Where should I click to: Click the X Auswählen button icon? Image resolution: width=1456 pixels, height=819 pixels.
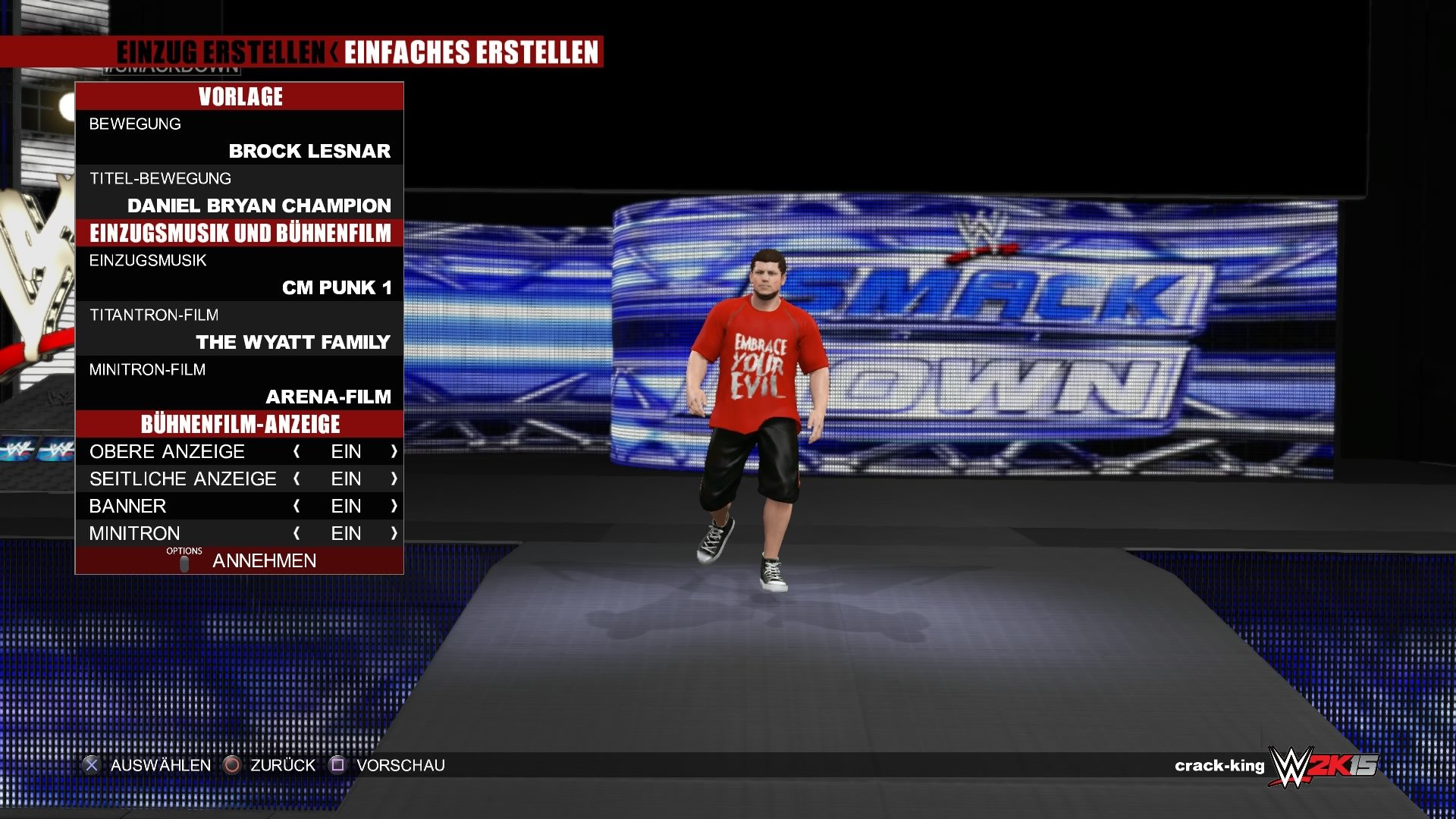tap(90, 765)
